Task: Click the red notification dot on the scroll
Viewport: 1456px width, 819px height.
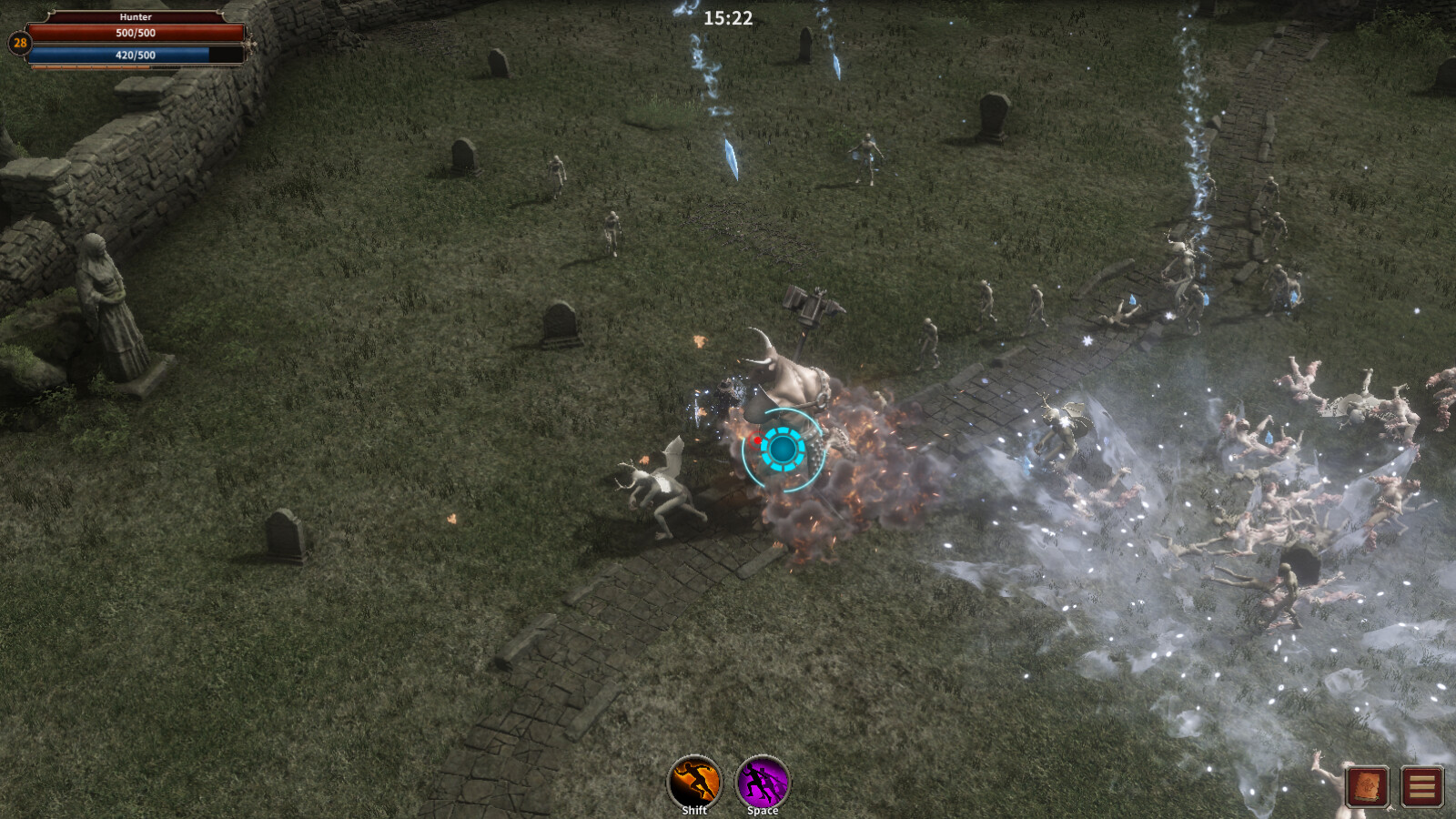Action: (x=1378, y=794)
